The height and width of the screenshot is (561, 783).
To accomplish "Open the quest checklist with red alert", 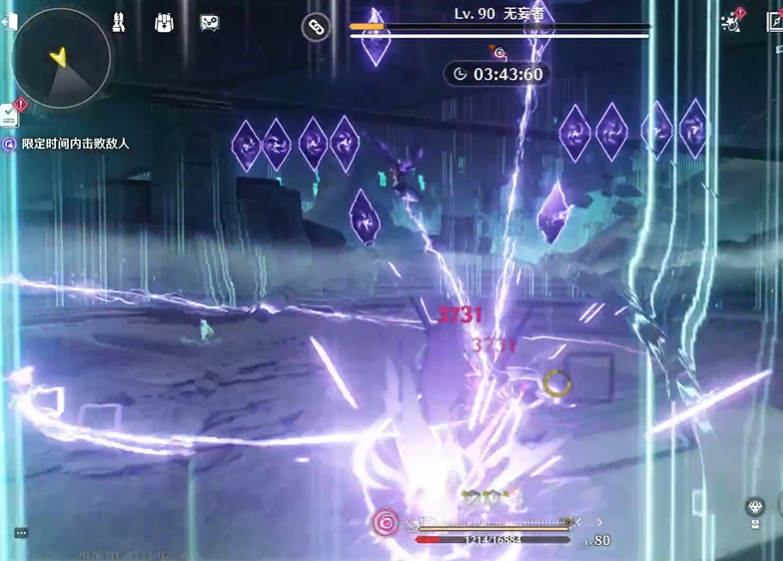I will [x=12, y=113].
